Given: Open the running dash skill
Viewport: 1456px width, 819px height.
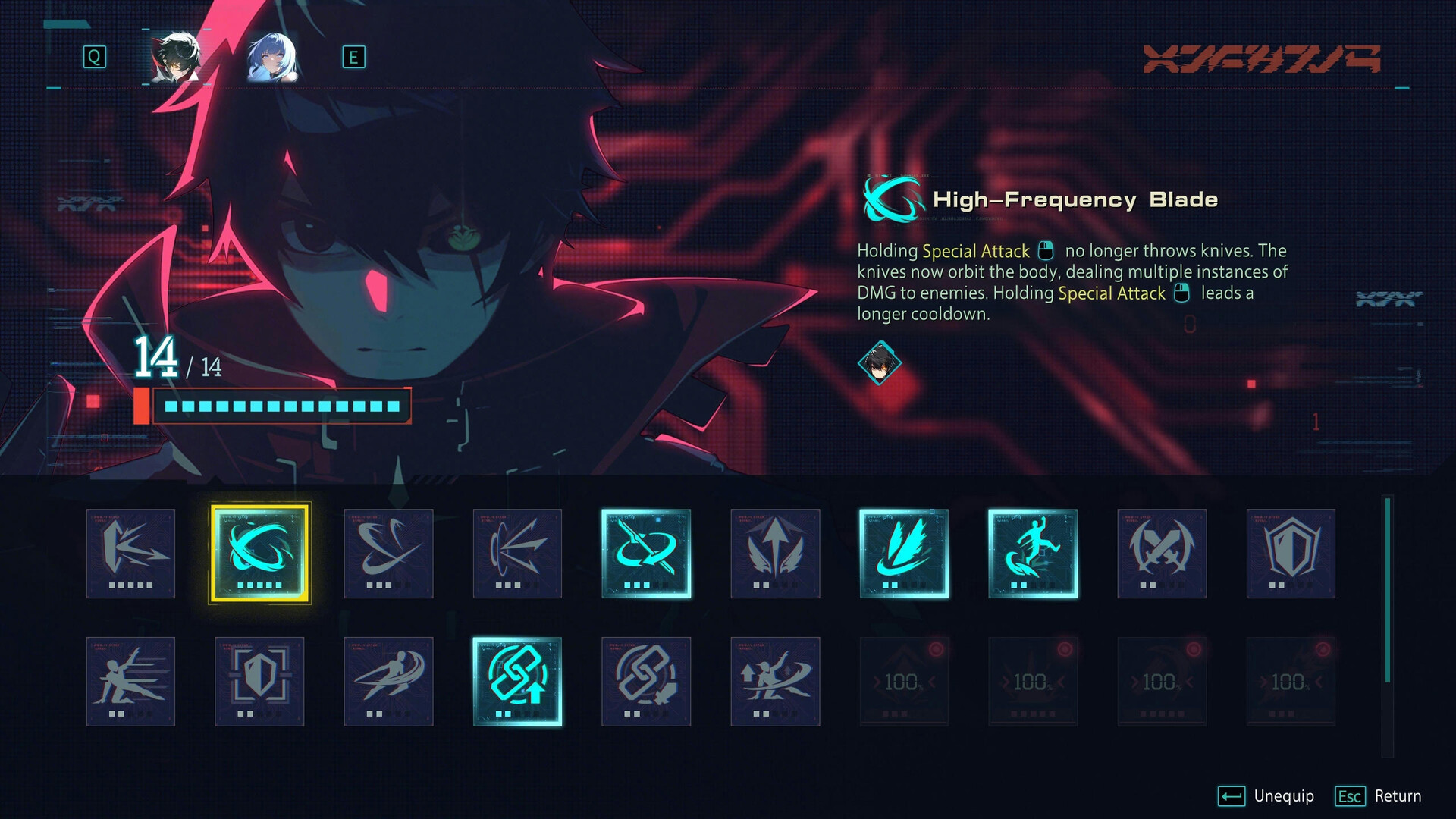Looking at the screenshot, I should pyautogui.click(x=389, y=680).
